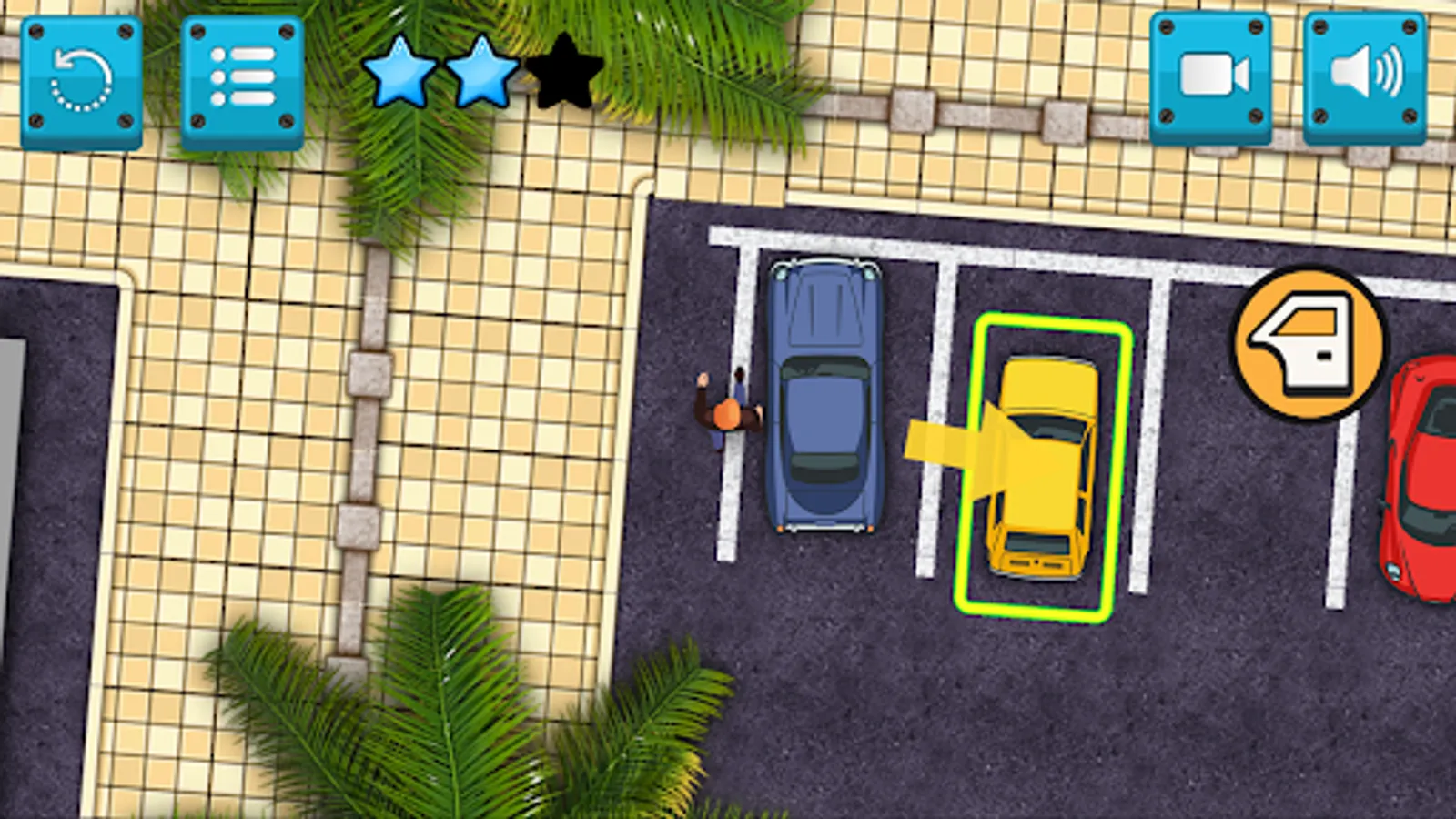Click the first blue earned star
The height and width of the screenshot is (819, 1456).
(398, 73)
